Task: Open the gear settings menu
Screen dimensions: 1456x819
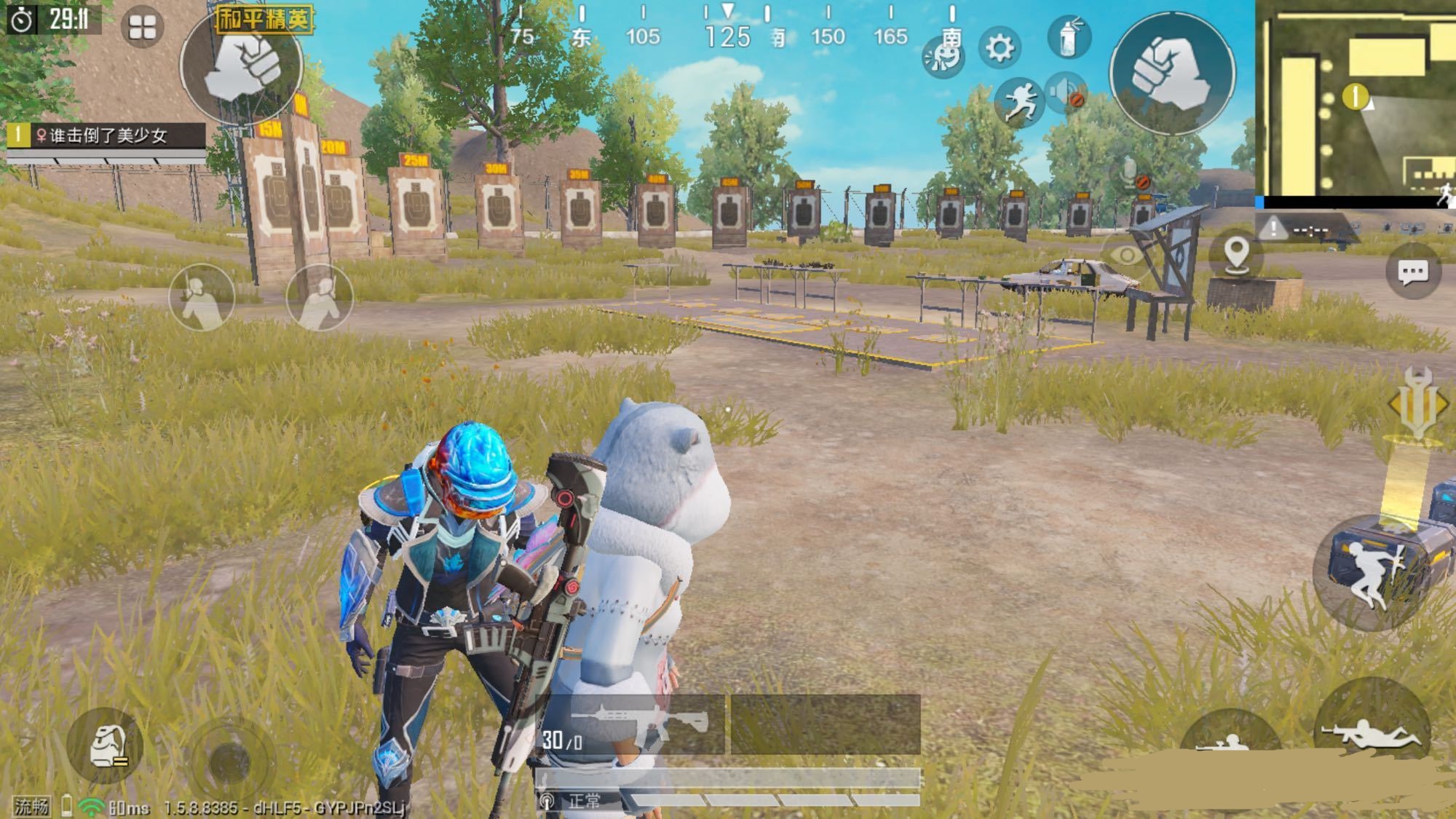Action: tap(1000, 48)
